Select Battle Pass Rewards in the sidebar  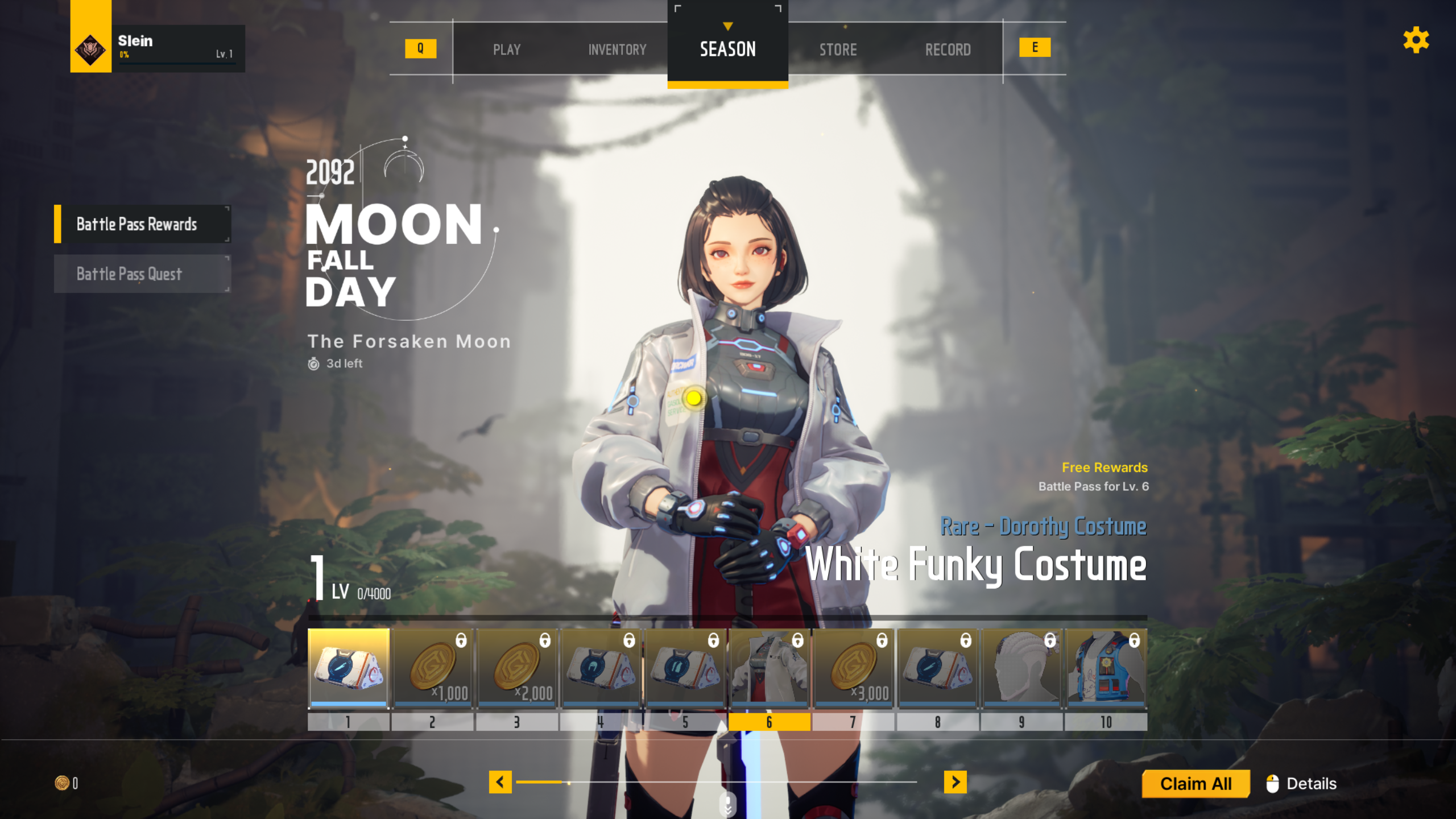[x=142, y=224]
